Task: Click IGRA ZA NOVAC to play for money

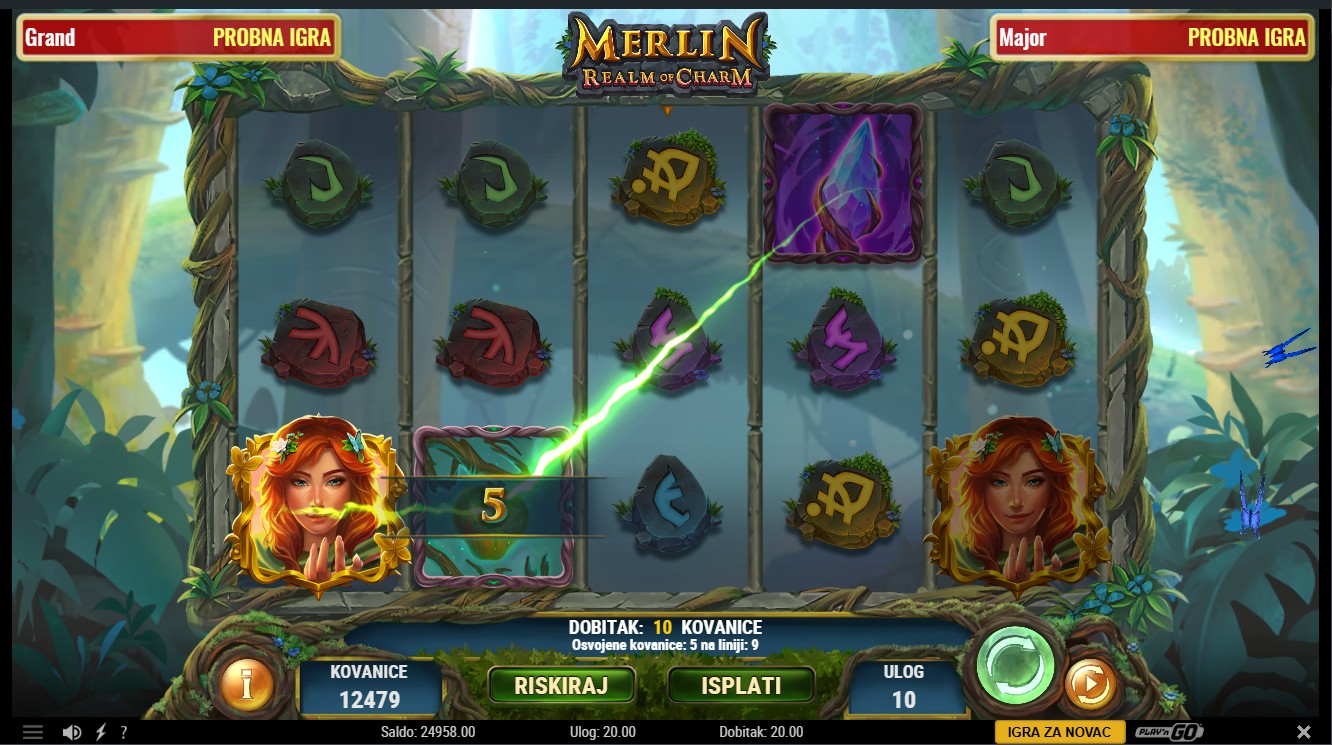Action: pyautogui.click(x=1059, y=732)
